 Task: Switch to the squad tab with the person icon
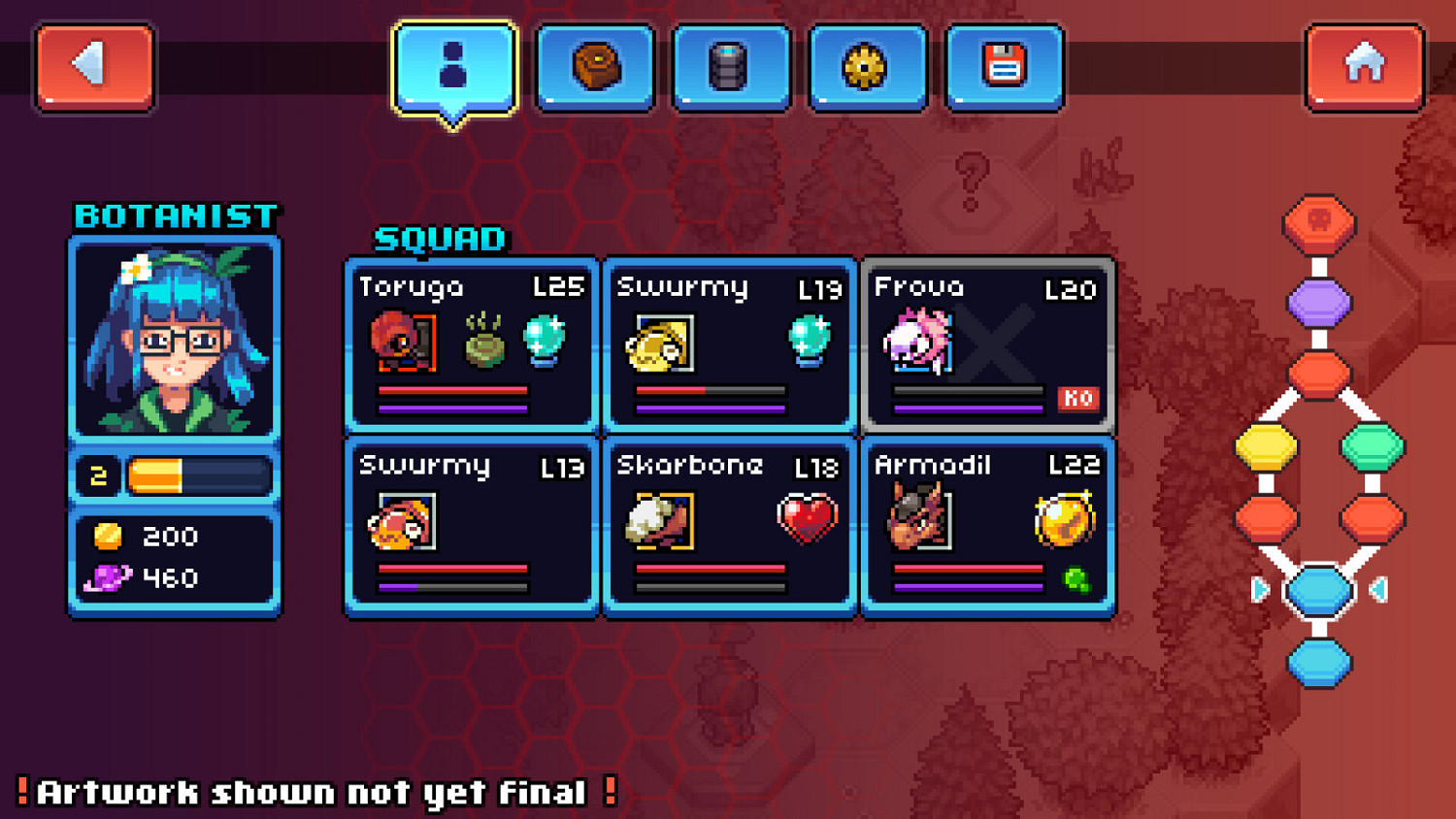pyautogui.click(x=452, y=64)
